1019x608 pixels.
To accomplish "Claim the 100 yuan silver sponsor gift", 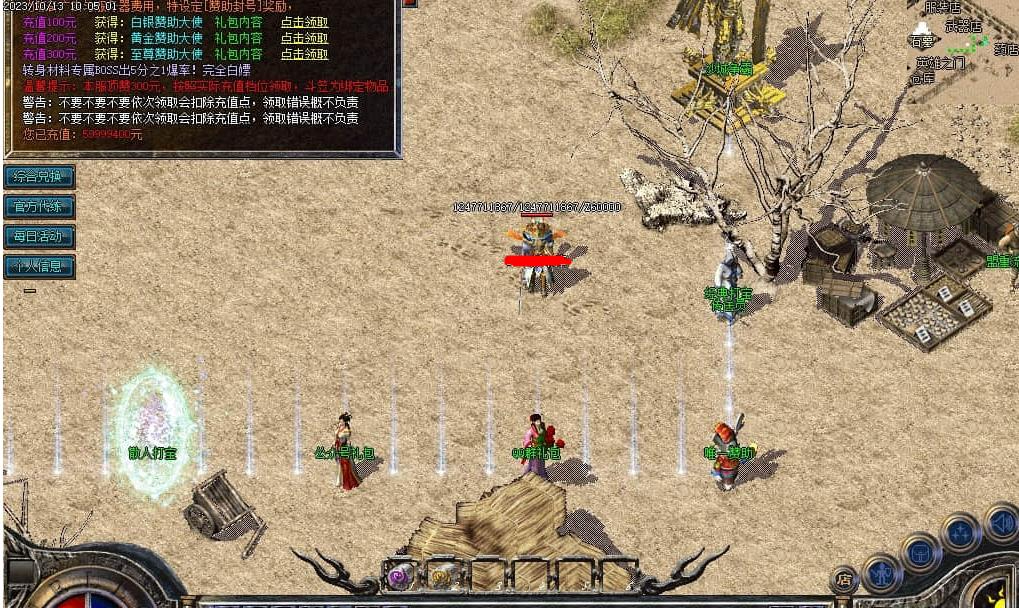I will tap(304, 23).
